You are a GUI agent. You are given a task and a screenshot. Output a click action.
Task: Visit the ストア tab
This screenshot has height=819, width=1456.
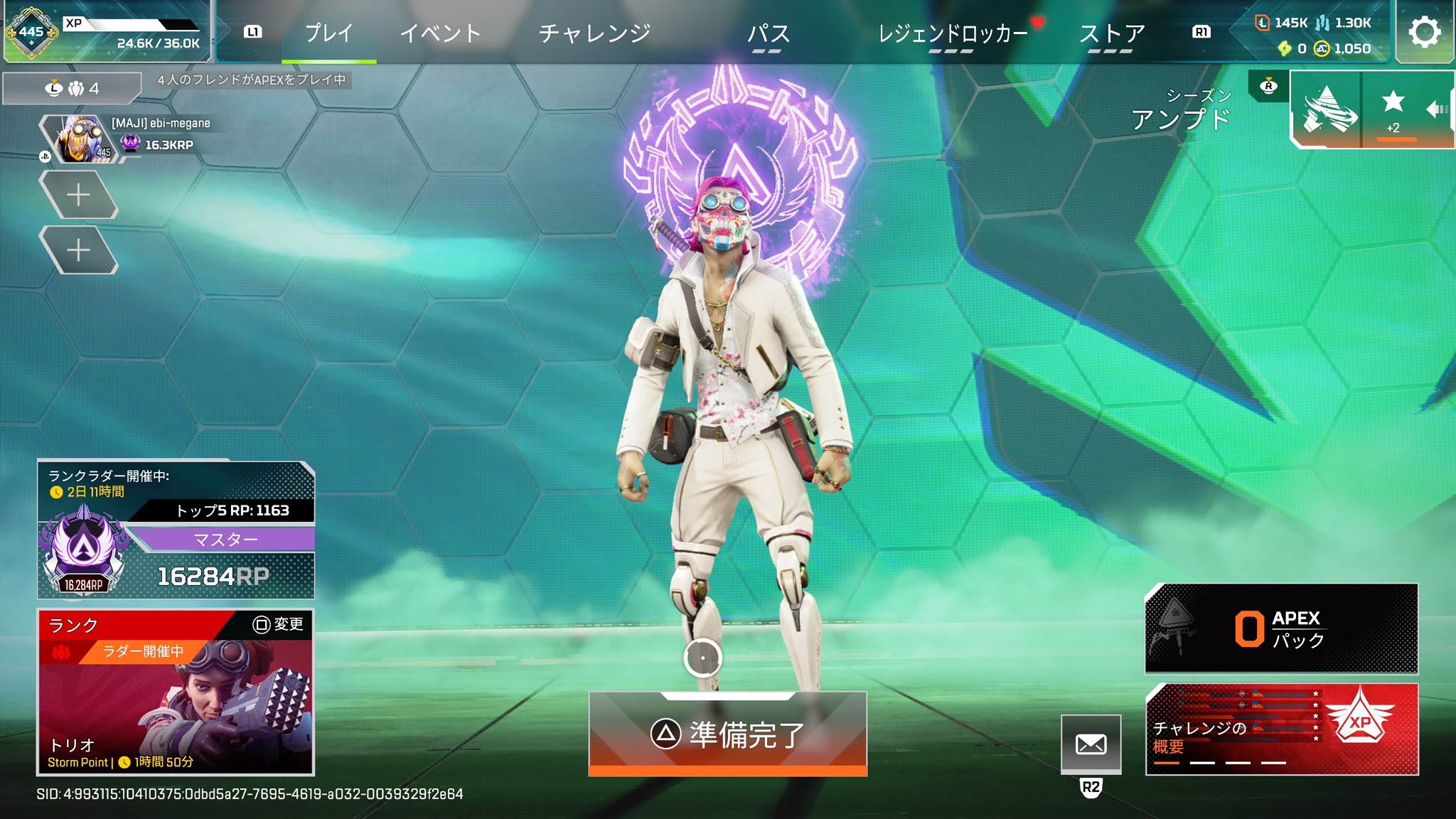point(1111,33)
